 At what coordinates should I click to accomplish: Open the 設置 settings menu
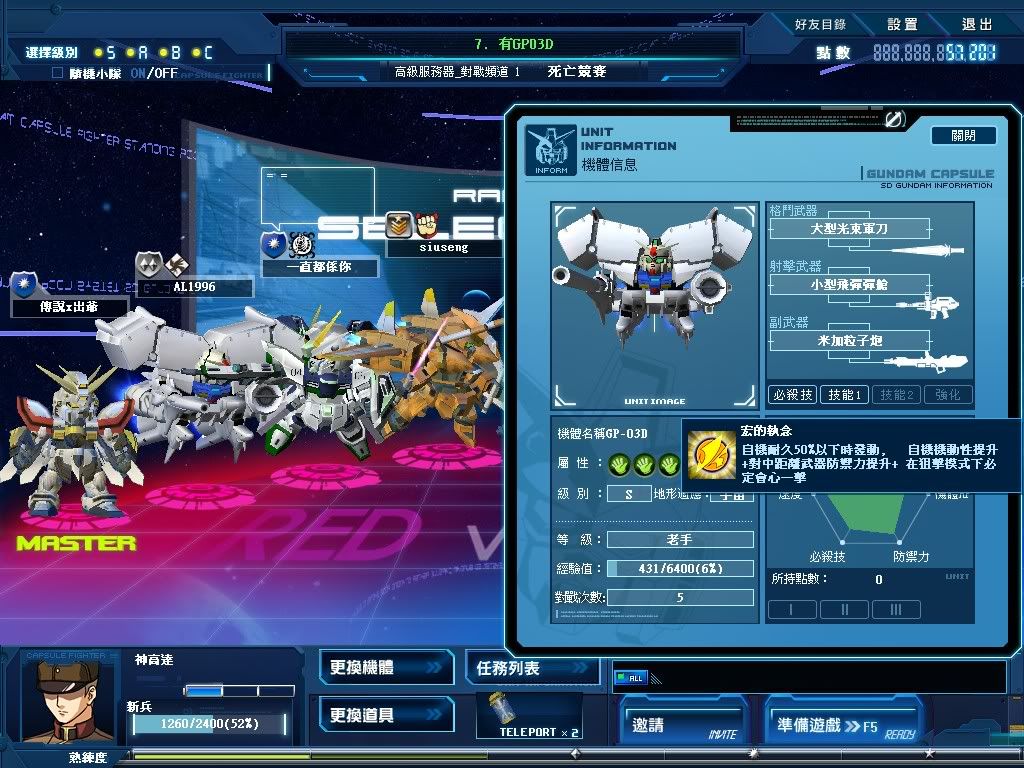pyautogui.click(x=902, y=24)
